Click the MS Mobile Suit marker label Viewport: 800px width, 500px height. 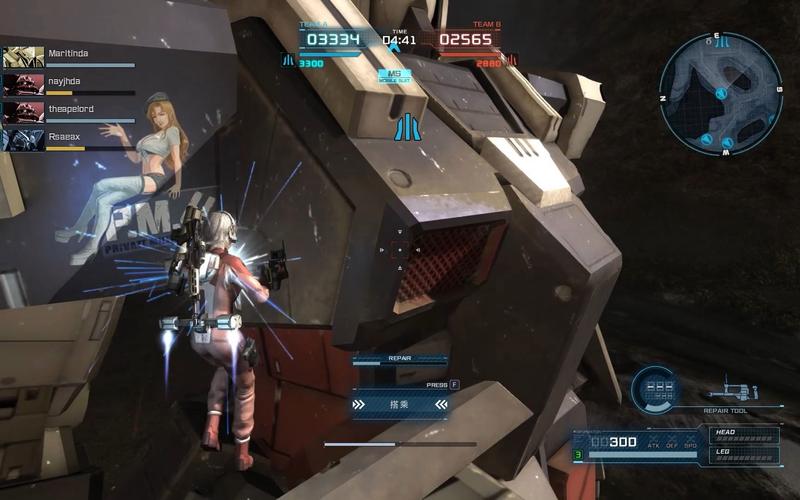(x=394, y=75)
